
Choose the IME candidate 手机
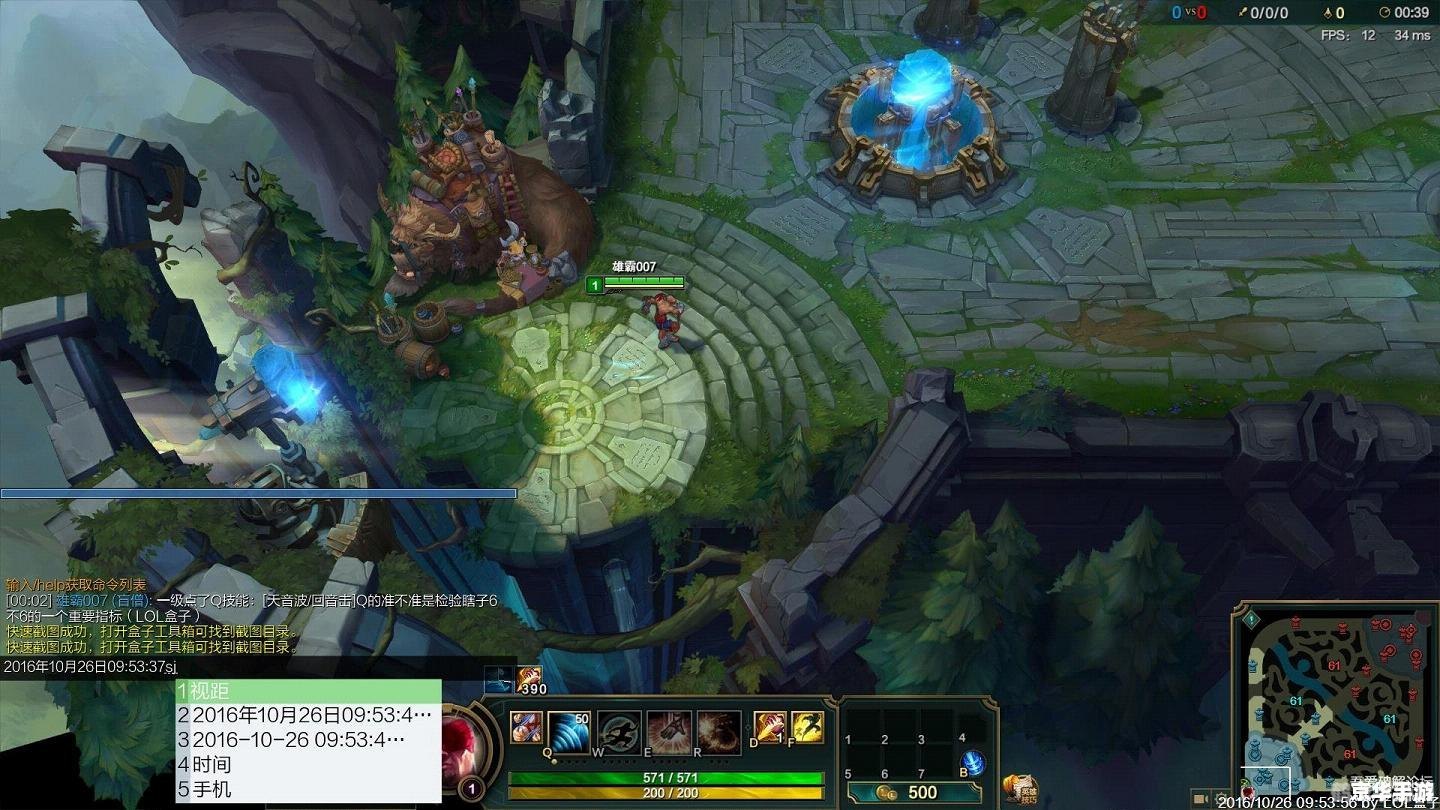tap(308, 789)
